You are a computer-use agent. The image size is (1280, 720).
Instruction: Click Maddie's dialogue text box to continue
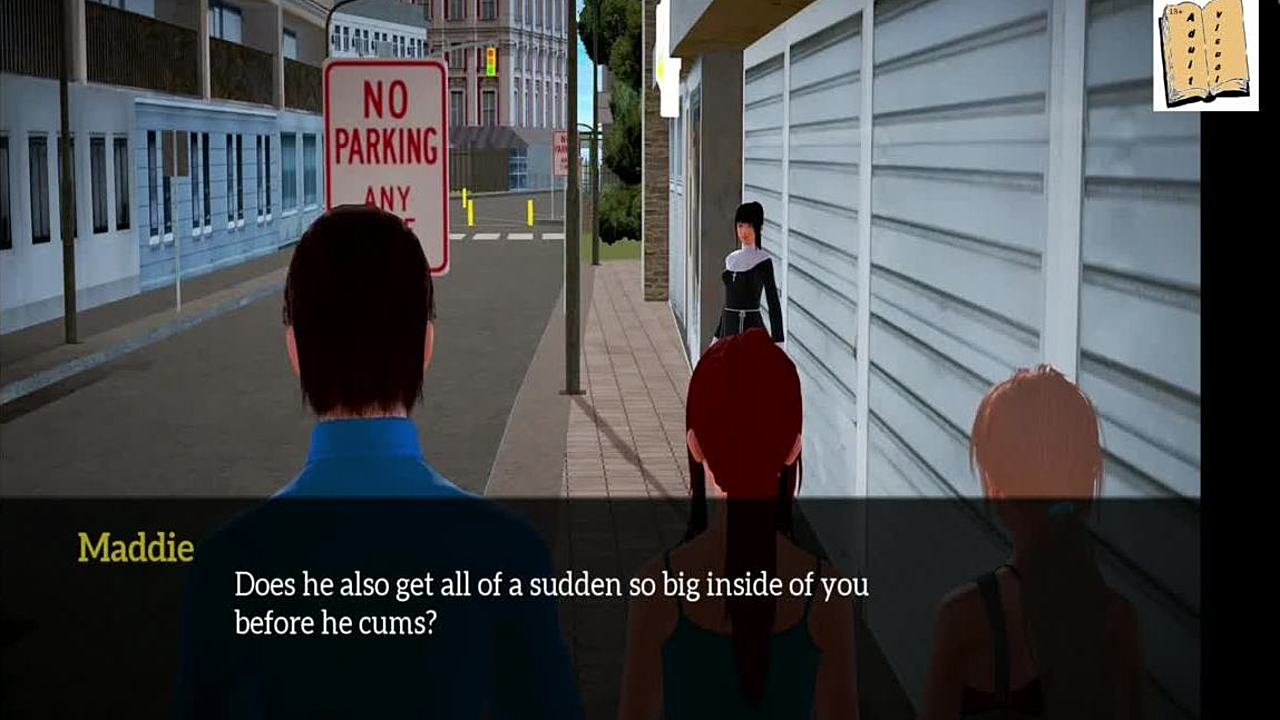click(x=550, y=603)
